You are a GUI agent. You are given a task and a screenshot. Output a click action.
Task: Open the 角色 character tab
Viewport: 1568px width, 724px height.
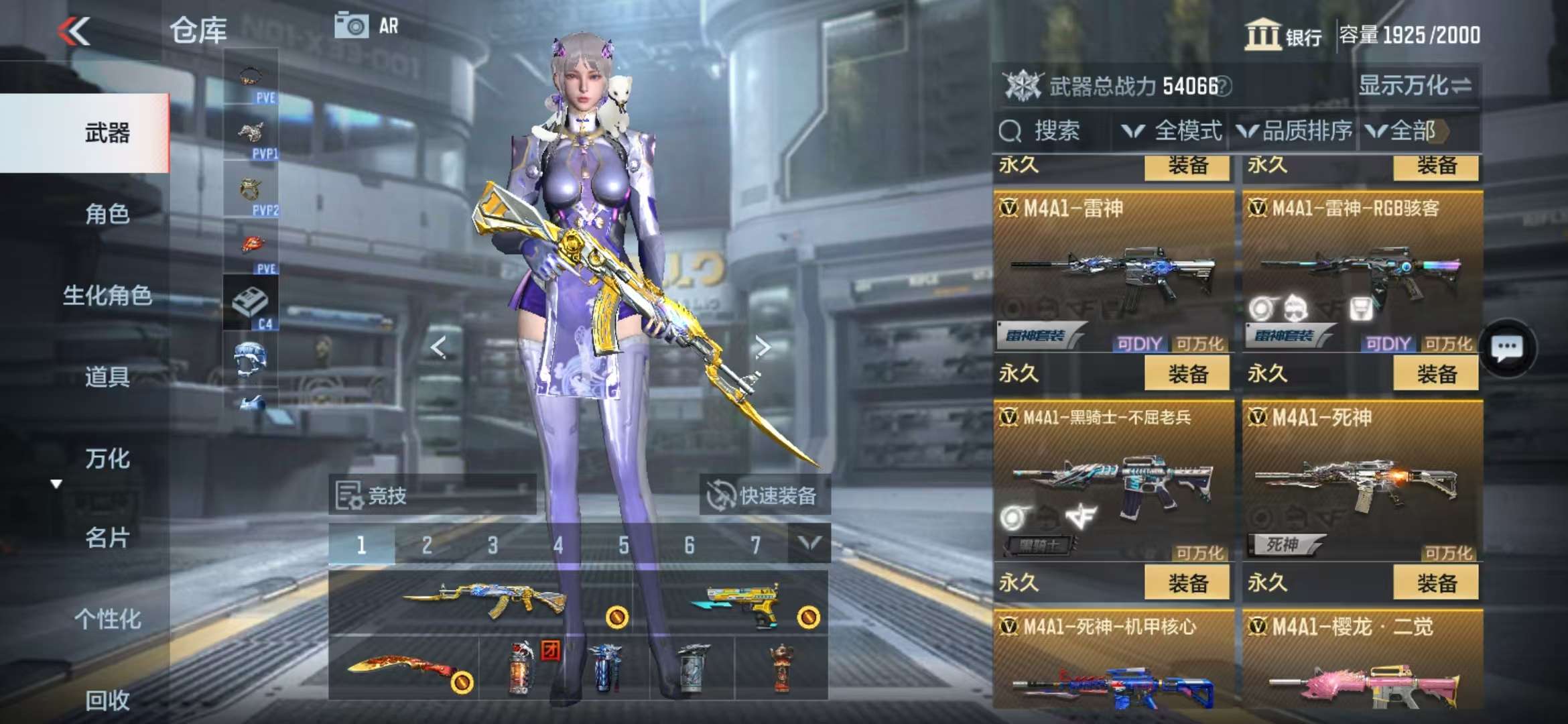[107, 215]
